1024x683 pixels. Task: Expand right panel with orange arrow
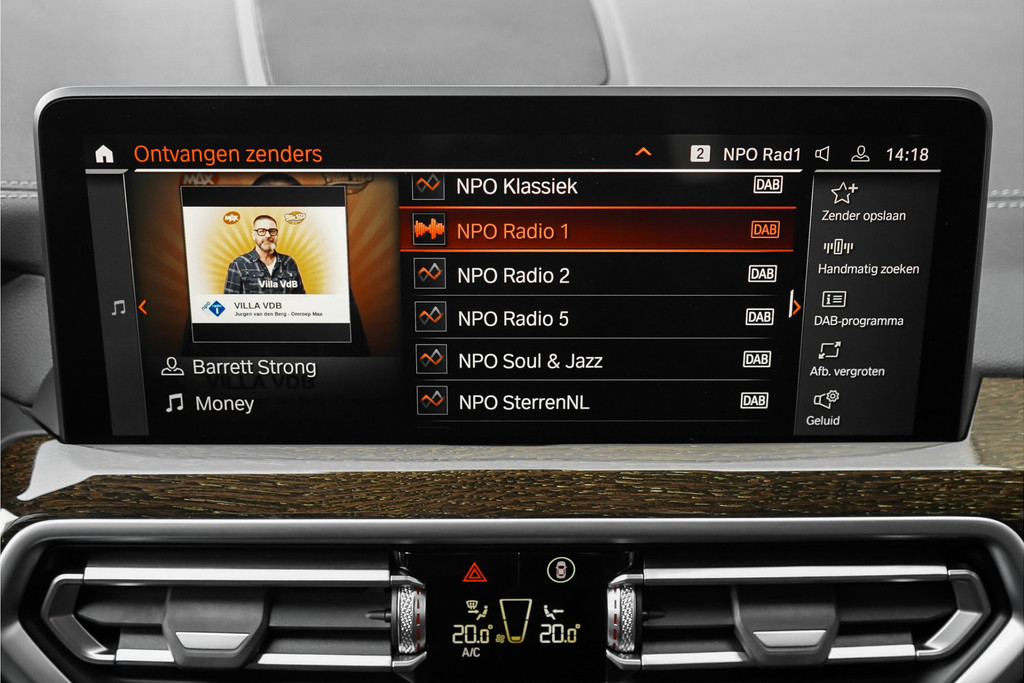[x=795, y=306]
